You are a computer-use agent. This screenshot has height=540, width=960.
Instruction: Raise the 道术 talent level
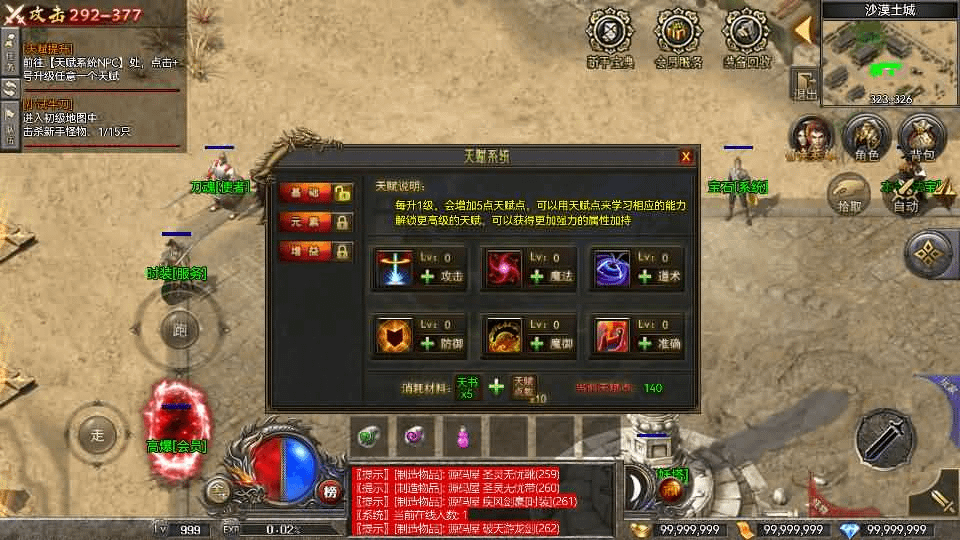click(x=646, y=276)
